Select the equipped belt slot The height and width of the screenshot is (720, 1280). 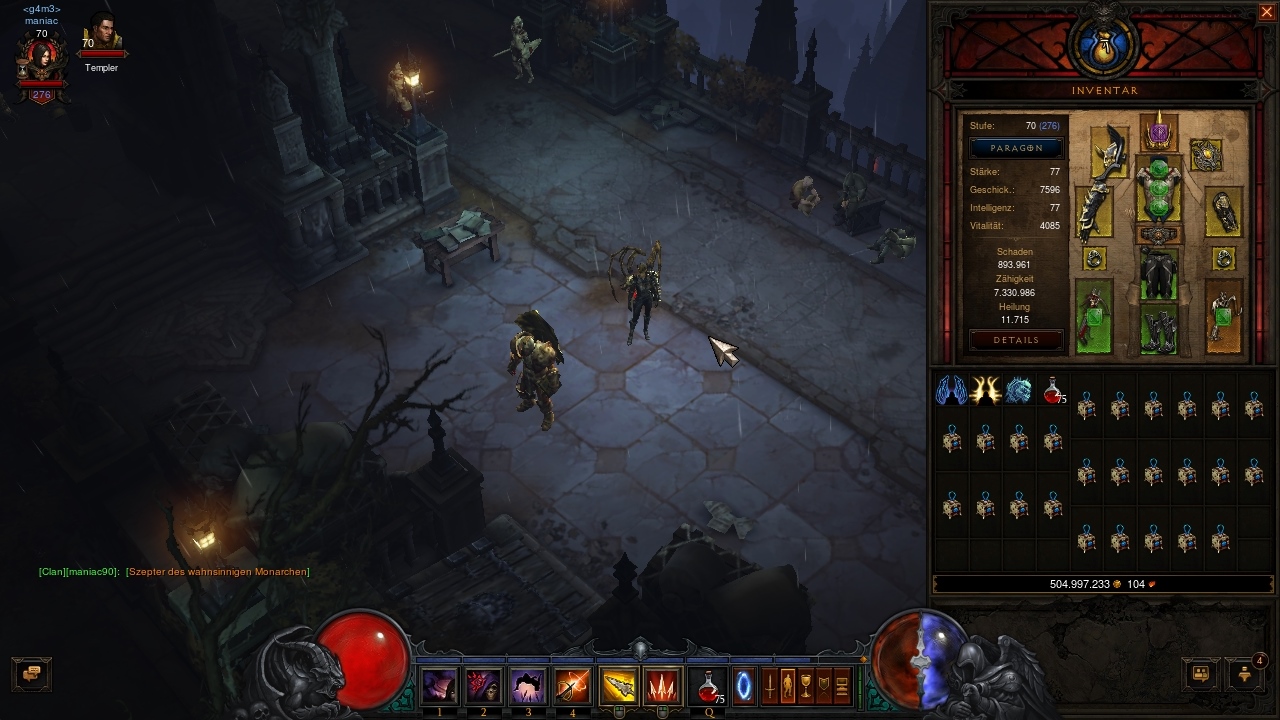pos(1158,235)
